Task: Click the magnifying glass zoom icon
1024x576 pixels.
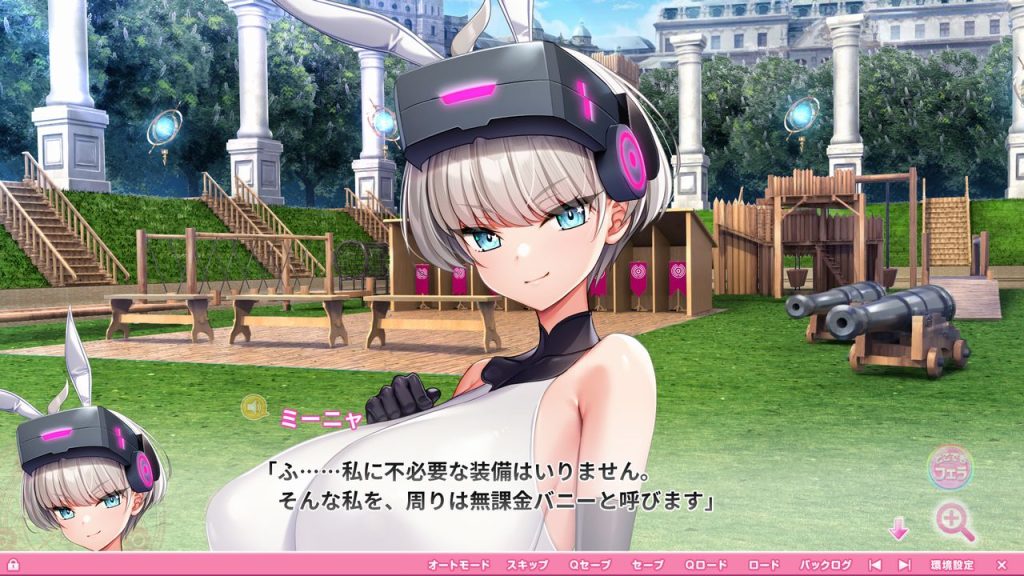Action: (x=955, y=521)
